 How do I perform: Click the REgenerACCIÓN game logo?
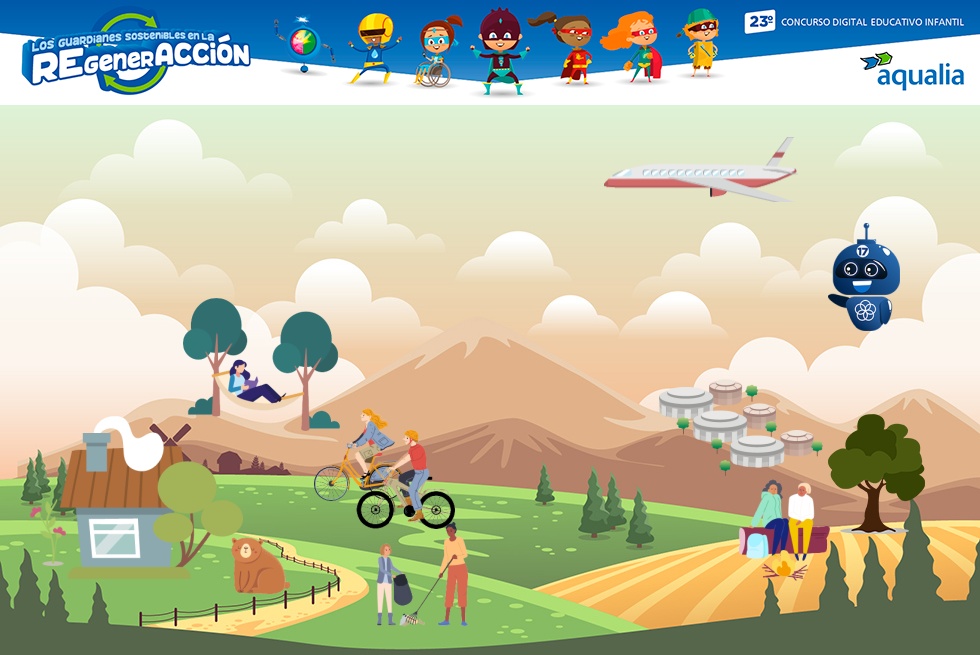click(x=137, y=56)
